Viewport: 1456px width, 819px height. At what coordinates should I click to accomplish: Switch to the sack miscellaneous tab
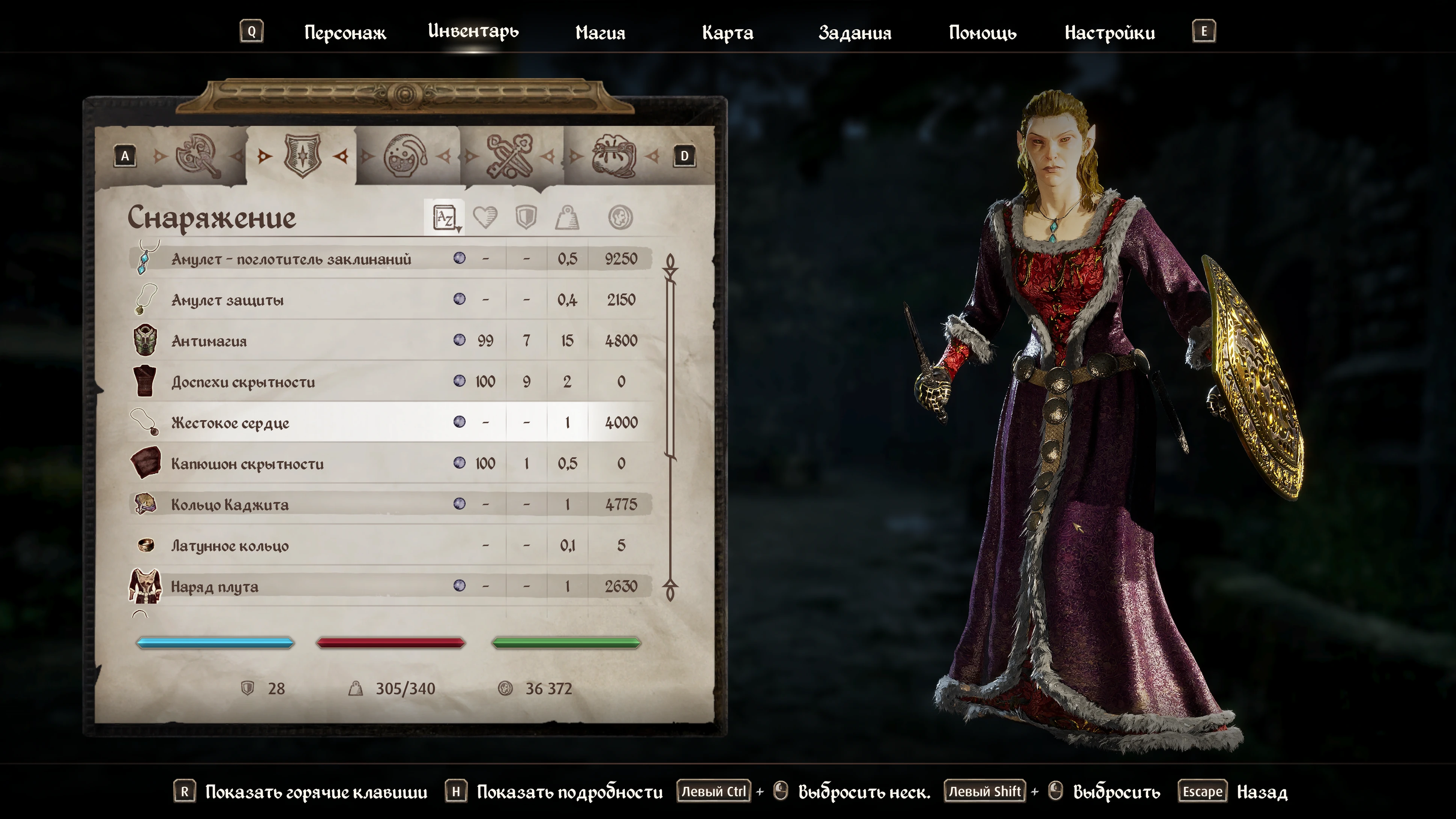(613, 156)
